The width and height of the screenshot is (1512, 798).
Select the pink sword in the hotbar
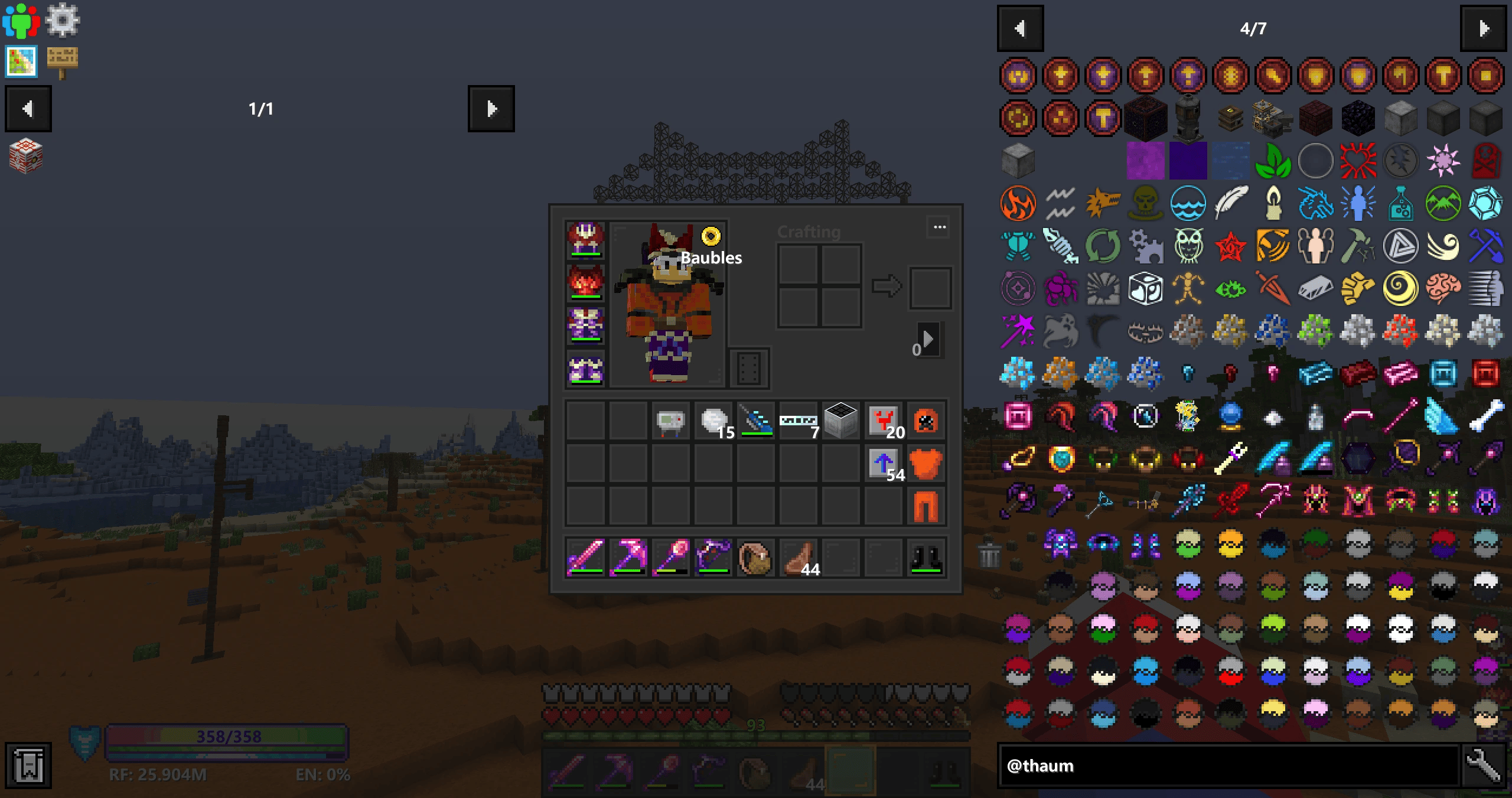585,557
